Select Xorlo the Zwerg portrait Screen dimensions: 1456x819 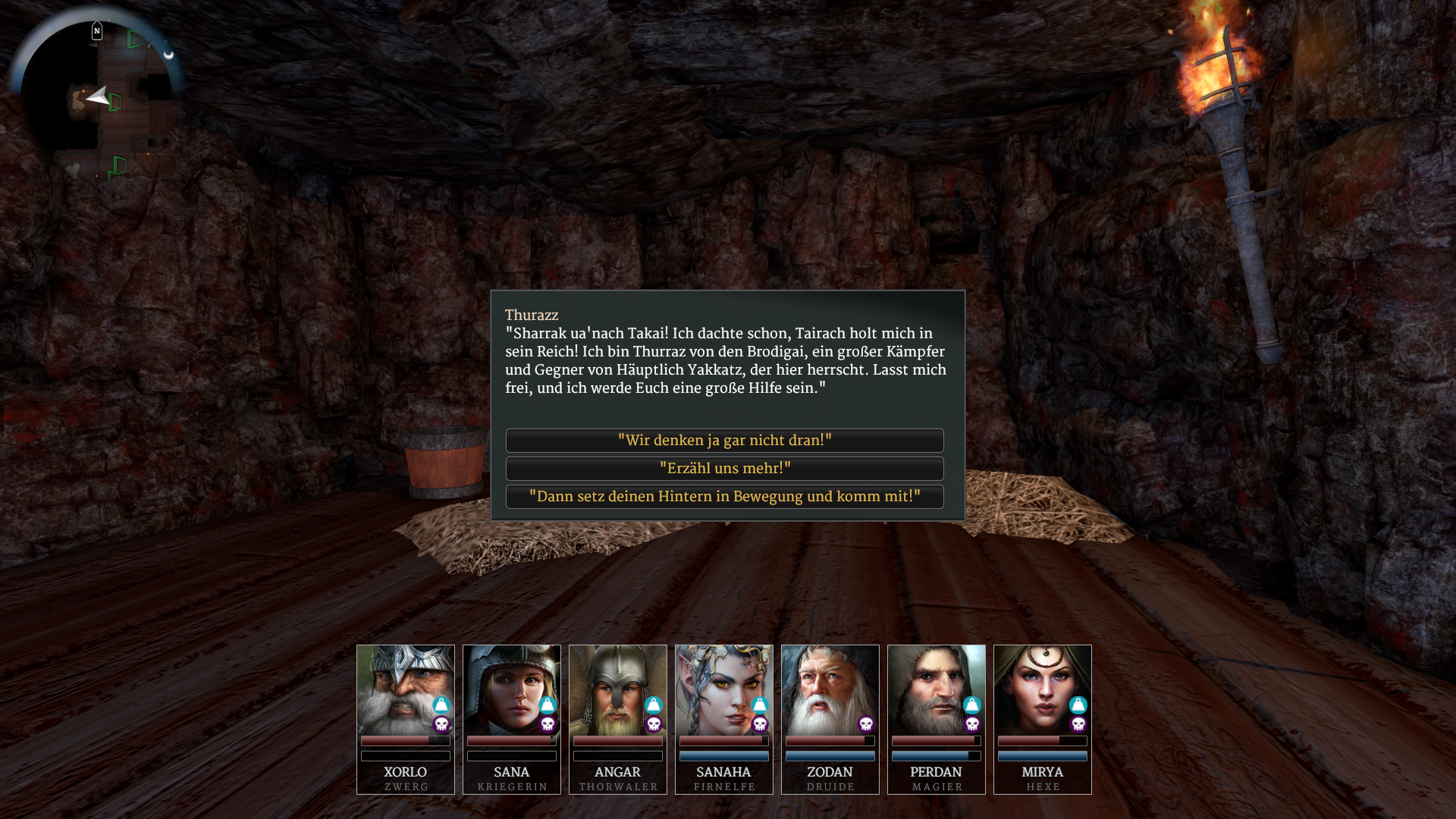tap(405, 689)
